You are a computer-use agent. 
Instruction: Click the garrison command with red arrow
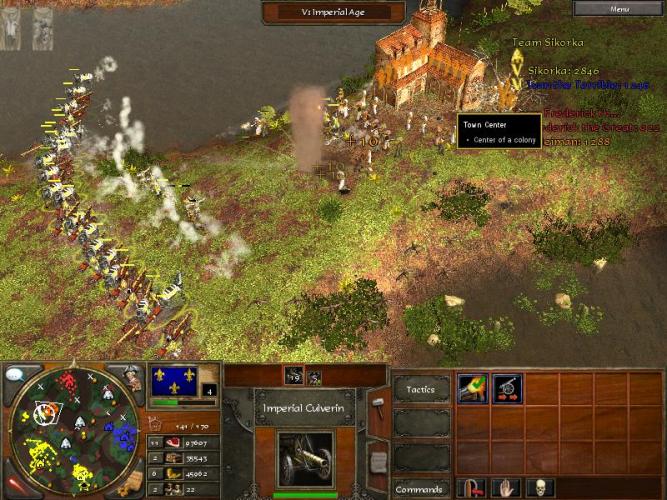click(x=472, y=488)
